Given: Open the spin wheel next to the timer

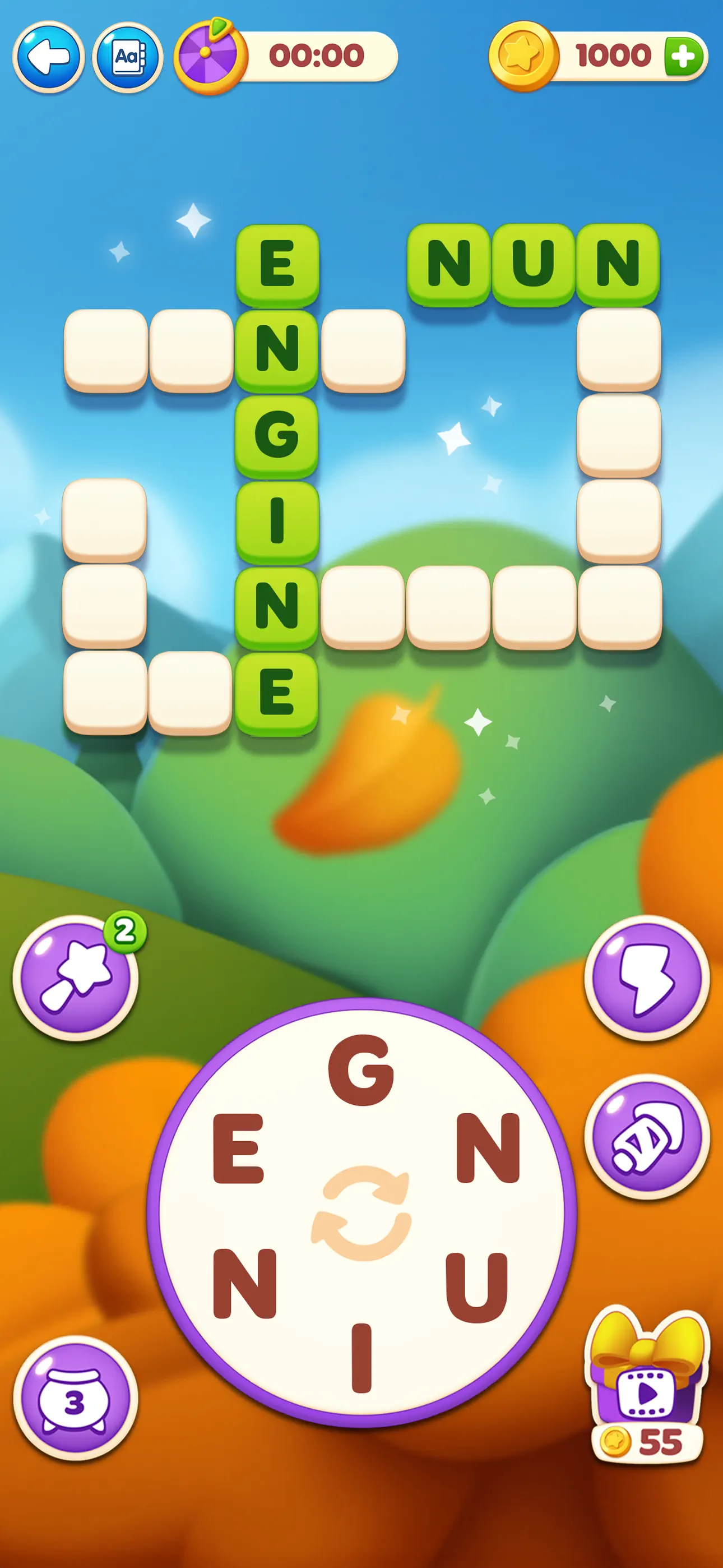Looking at the screenshot, I should tap(210, 56).
